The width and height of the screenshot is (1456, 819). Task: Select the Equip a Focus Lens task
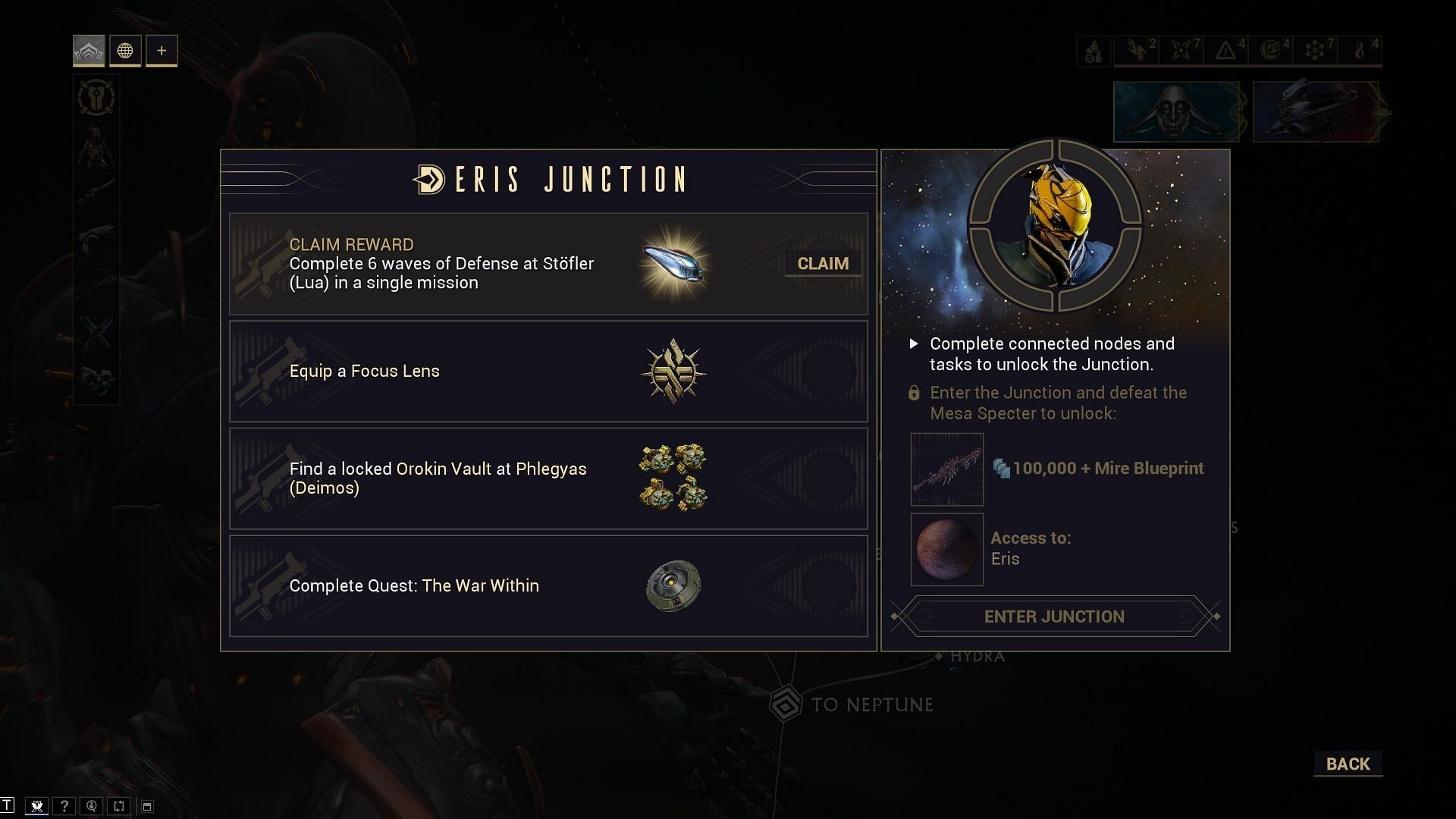548,372
